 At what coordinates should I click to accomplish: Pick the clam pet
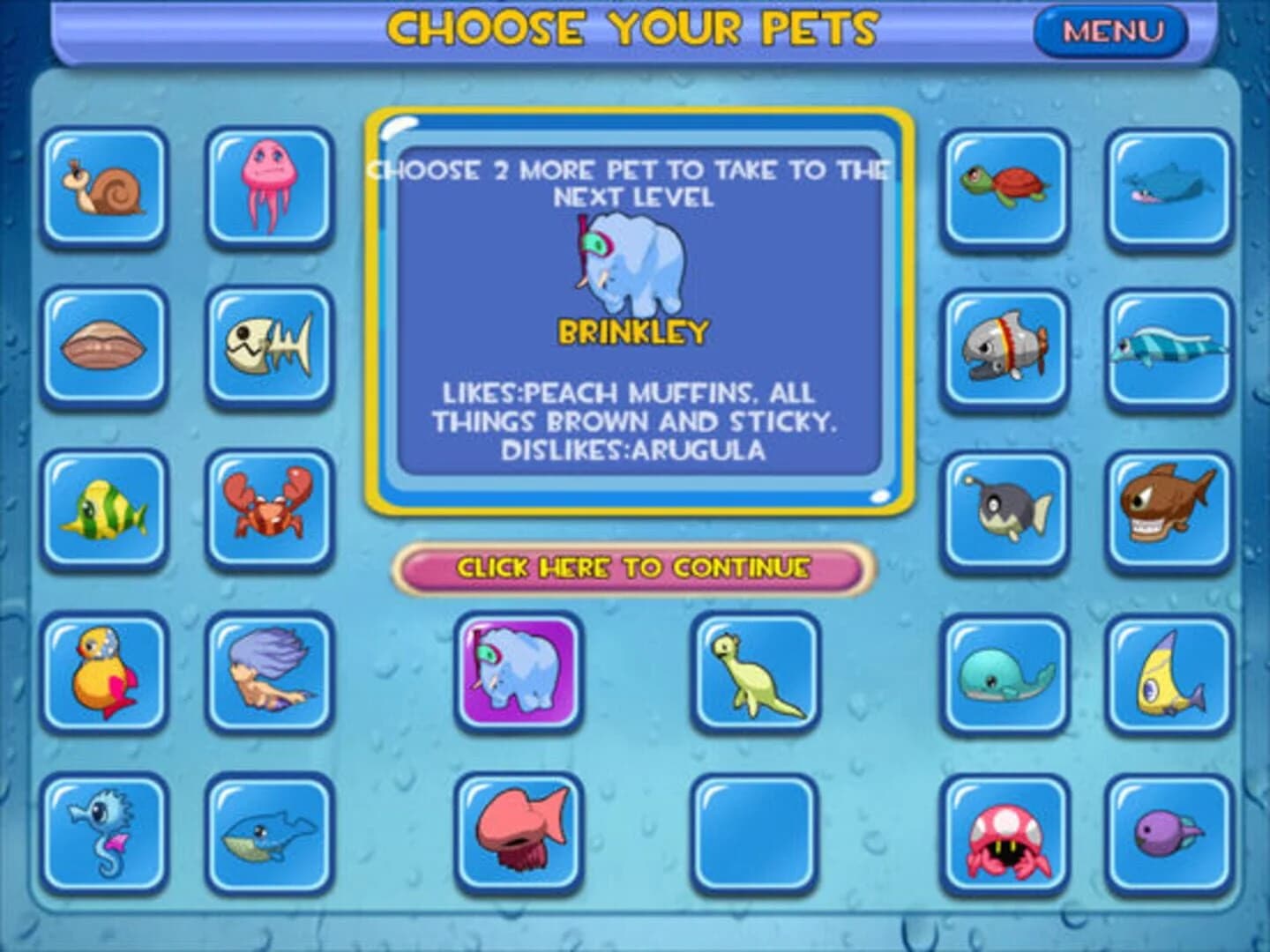click(x=103, y=347)
